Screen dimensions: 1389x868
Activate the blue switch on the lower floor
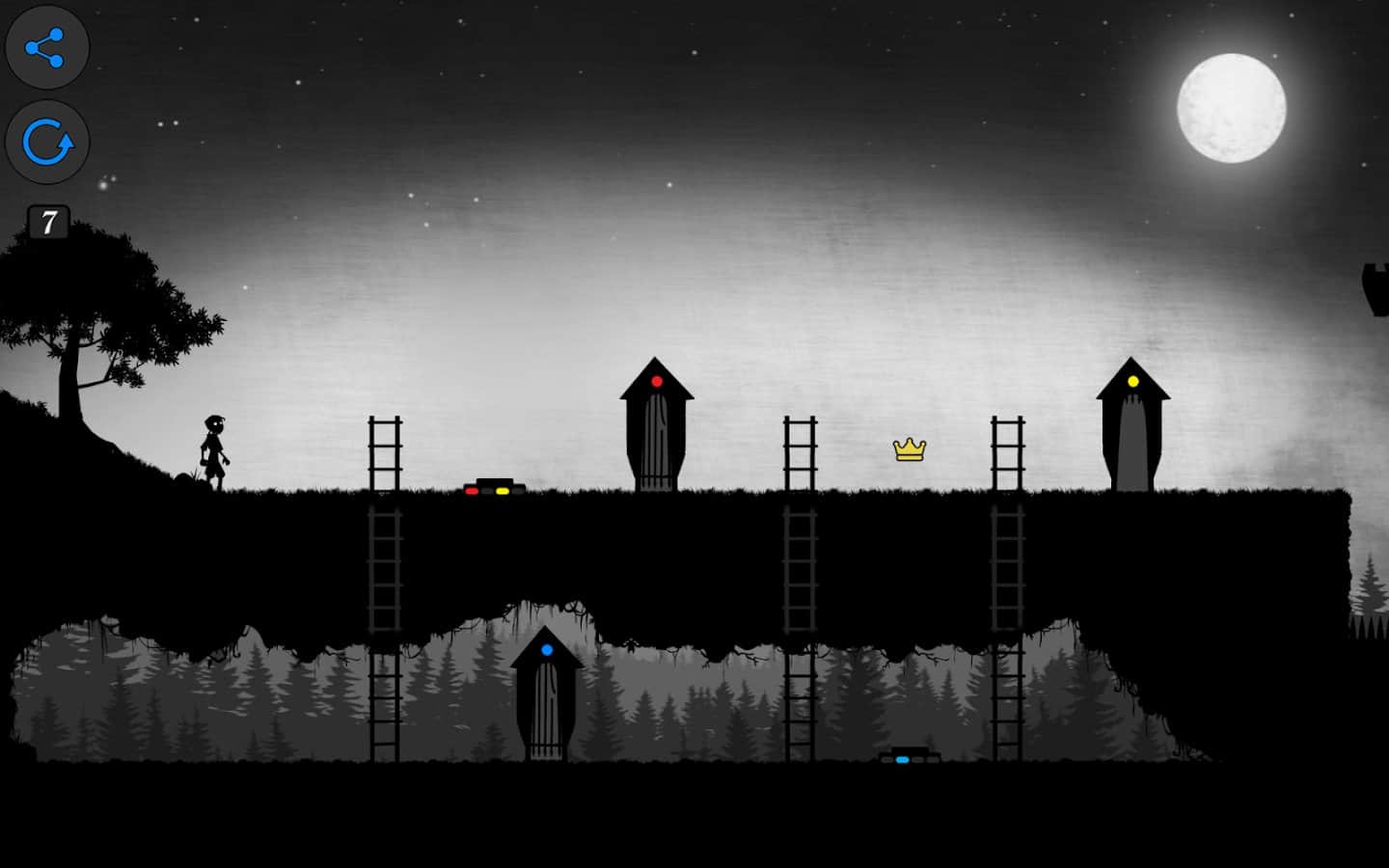tap(902, 759)
